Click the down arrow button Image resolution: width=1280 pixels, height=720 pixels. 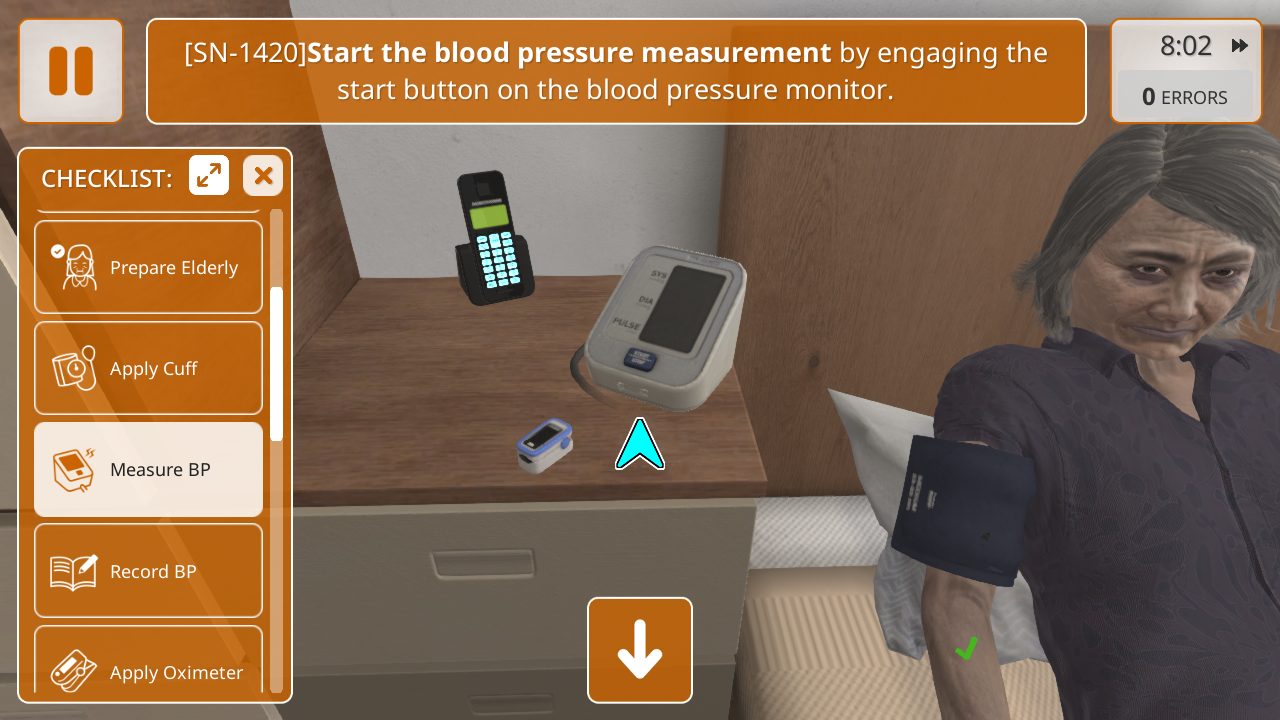pyautogui.click(x=640, y=650)
